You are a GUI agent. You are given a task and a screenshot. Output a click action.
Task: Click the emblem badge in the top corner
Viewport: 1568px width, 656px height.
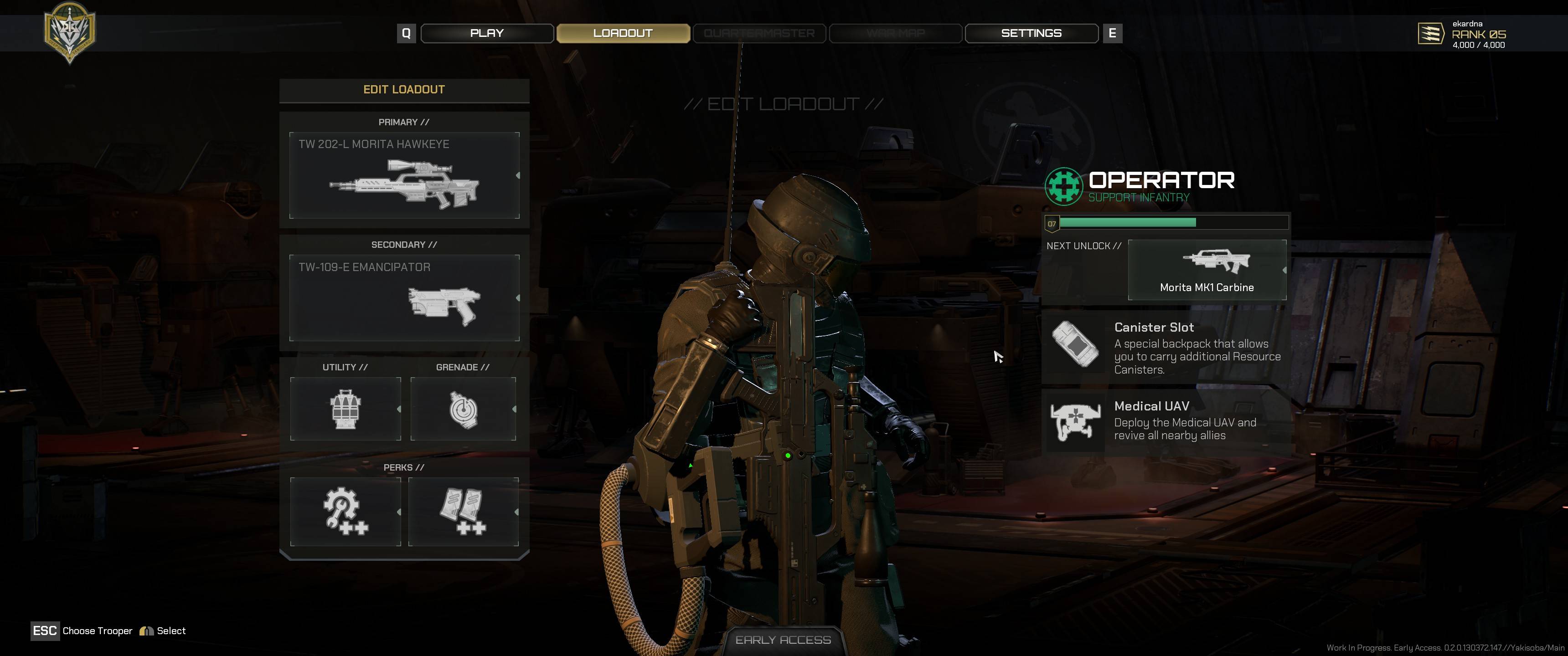pos(69,31)
